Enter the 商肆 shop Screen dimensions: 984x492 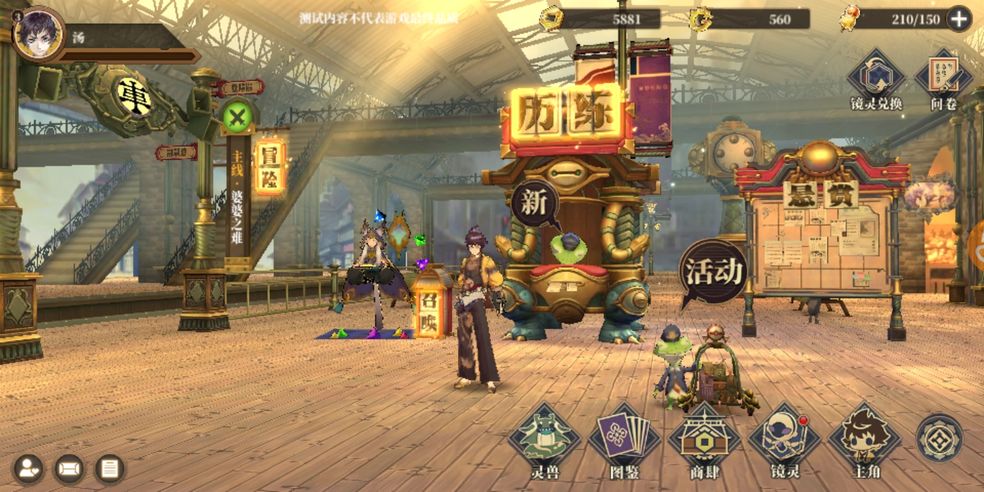(x=704, y=438)
